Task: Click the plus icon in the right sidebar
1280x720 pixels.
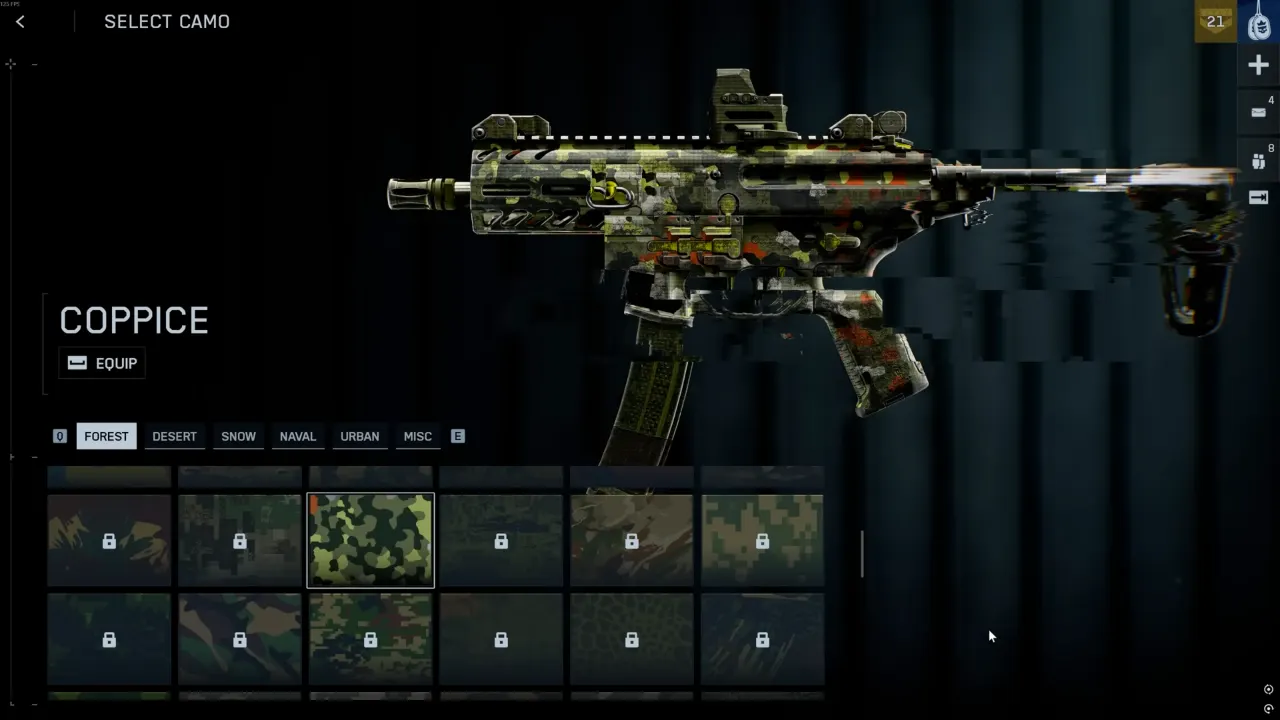Action: 1258,66
